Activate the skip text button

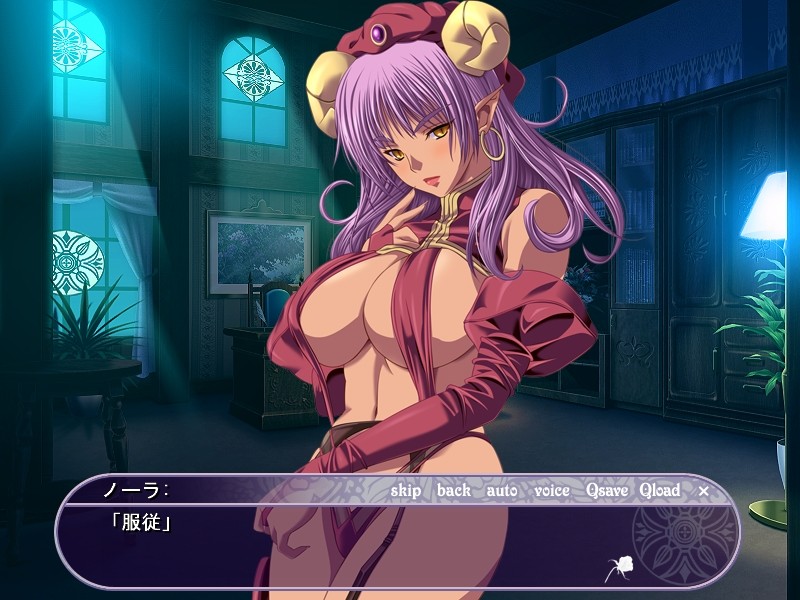click(406, 491)
